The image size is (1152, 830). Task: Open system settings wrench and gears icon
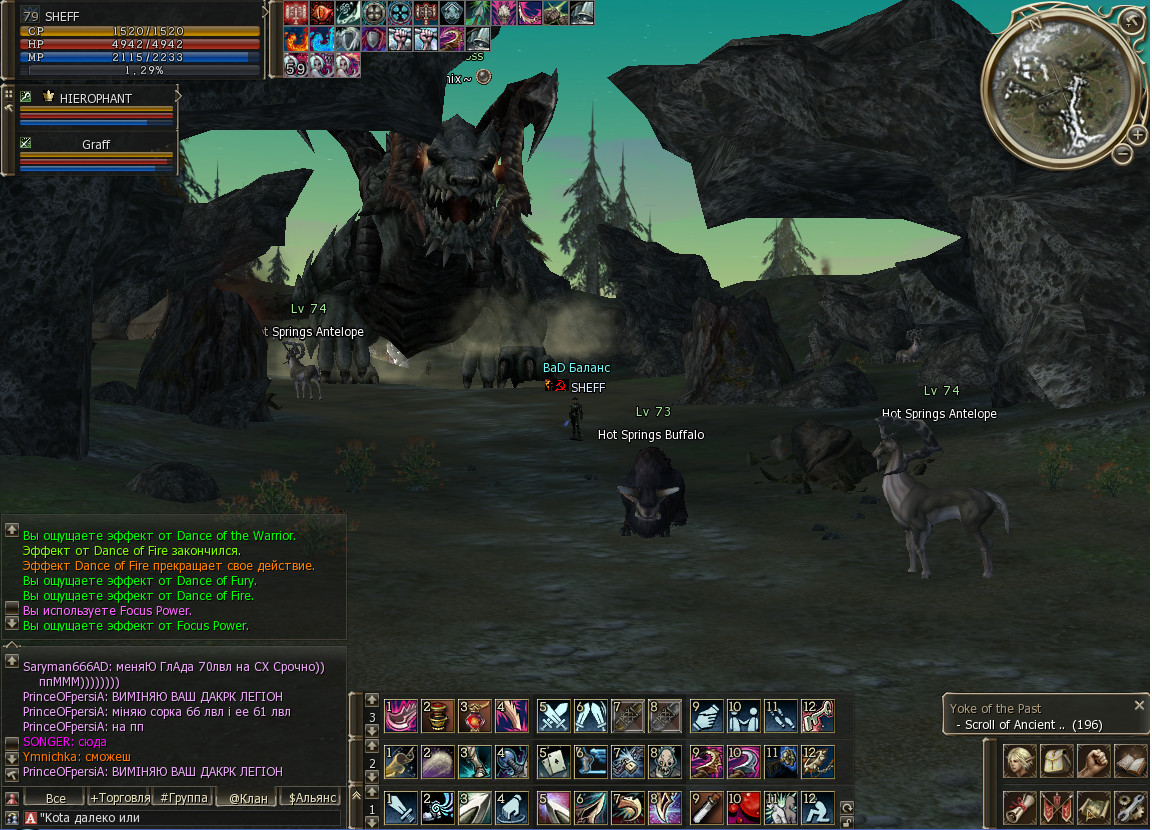(x=1130, y=806)
